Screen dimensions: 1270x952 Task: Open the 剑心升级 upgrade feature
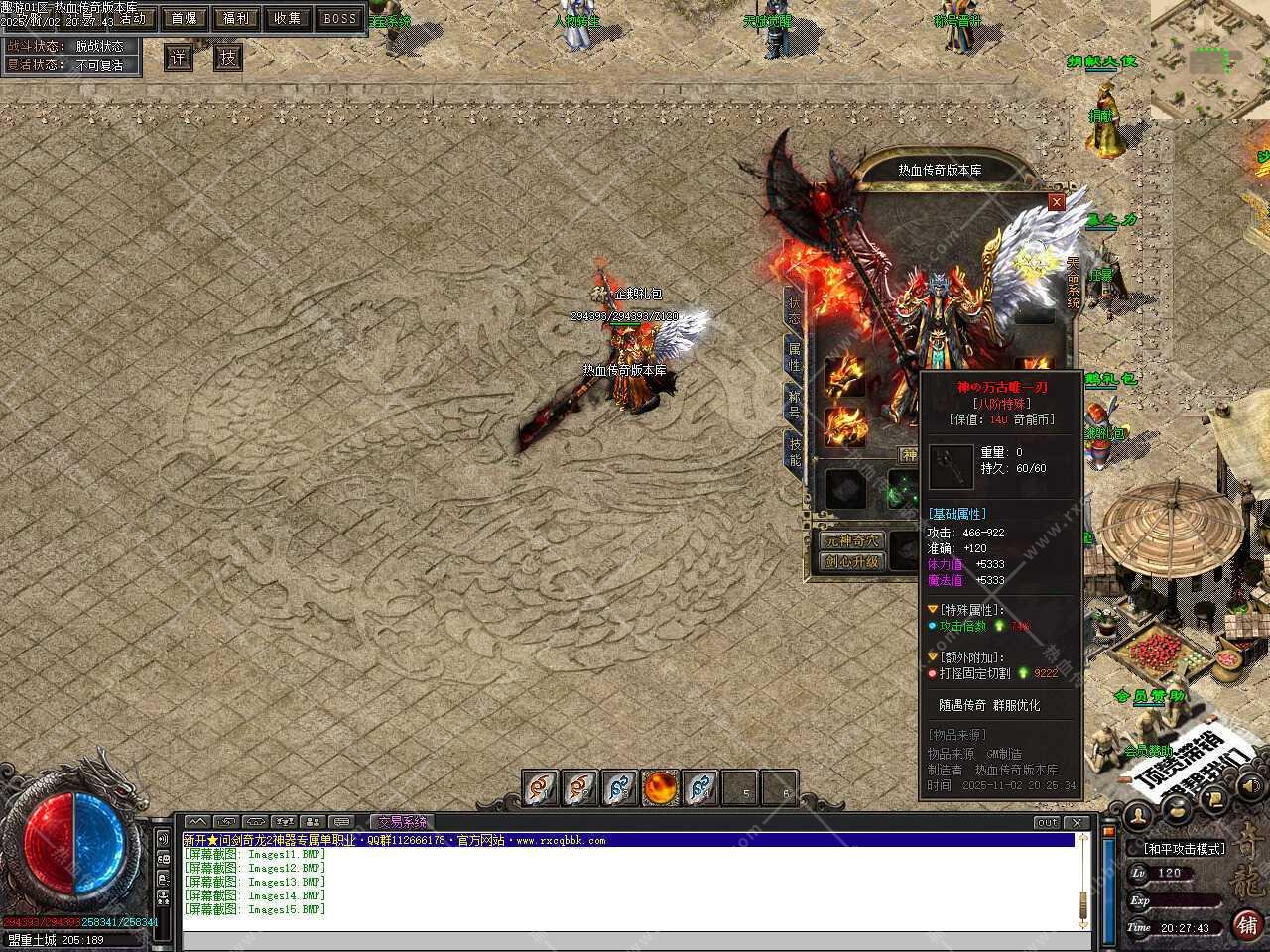click(x=852, y=562)
